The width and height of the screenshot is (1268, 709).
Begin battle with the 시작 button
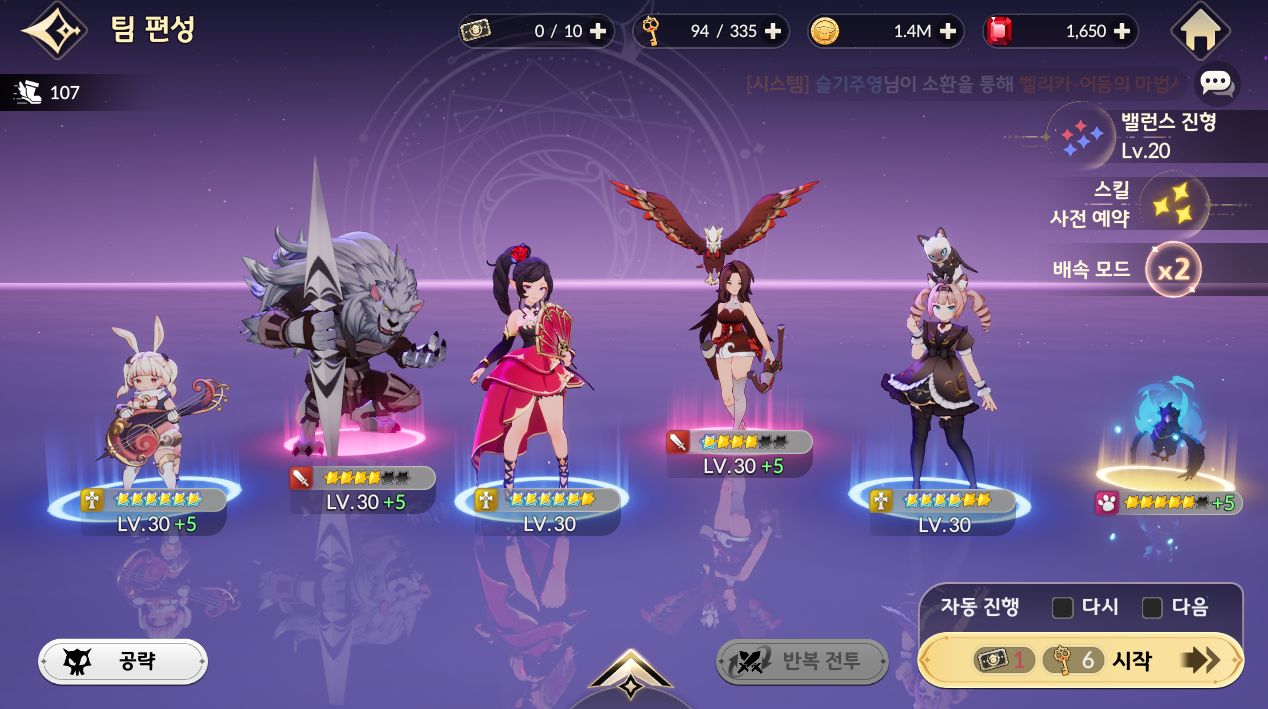coord(1080,660)
